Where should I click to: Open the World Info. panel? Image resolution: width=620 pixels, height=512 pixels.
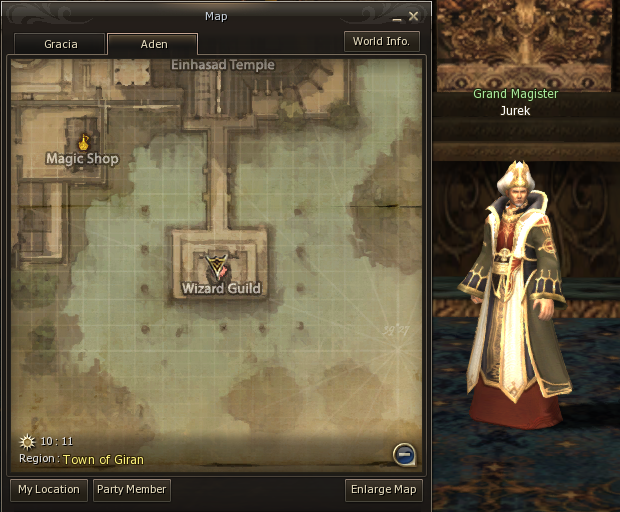click(381, 41)
